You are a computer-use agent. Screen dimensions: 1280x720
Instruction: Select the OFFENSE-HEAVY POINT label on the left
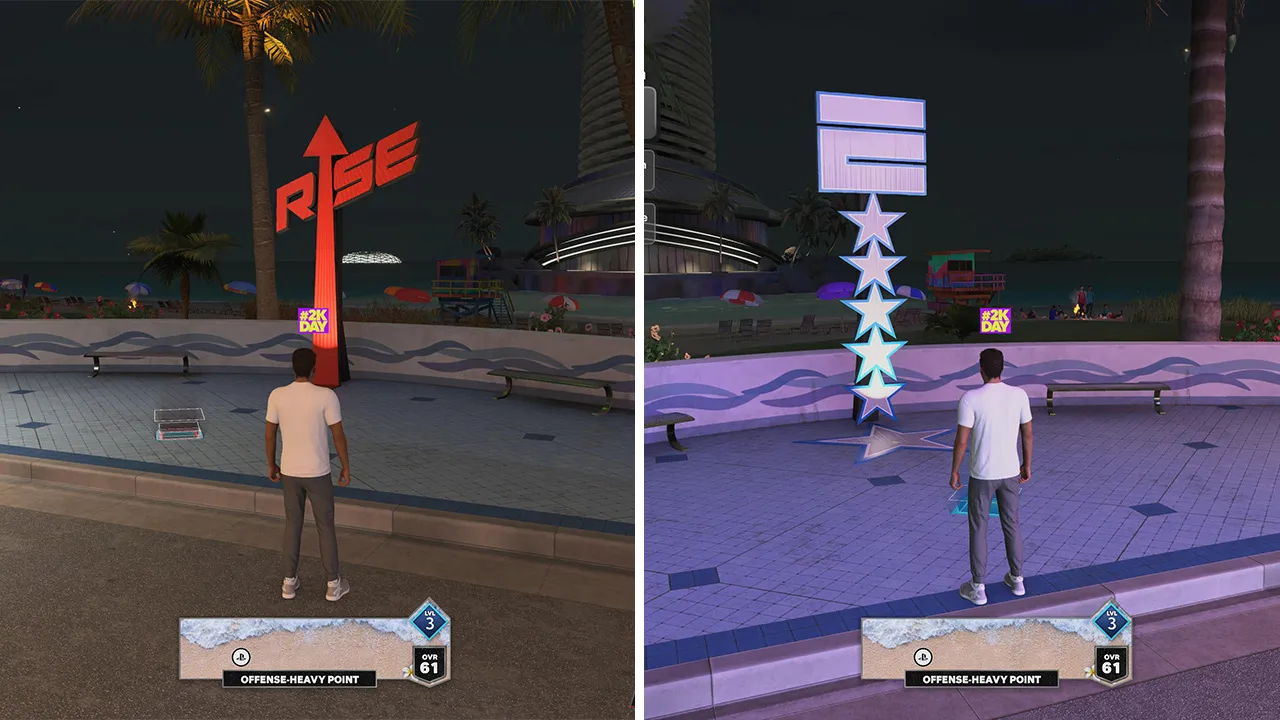coord(301,679)
